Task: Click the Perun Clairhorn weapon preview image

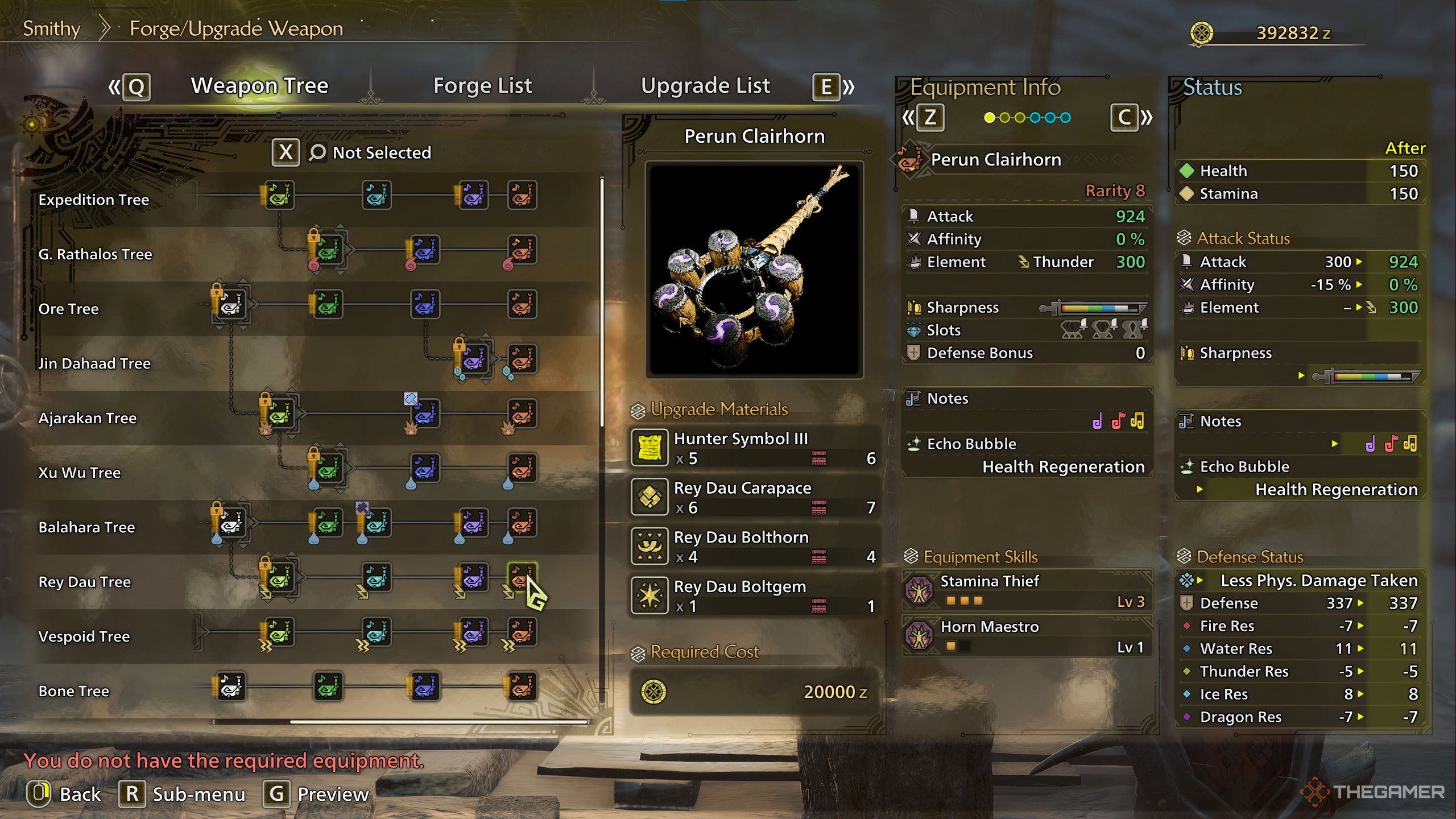Action: [x=754, y=270]
